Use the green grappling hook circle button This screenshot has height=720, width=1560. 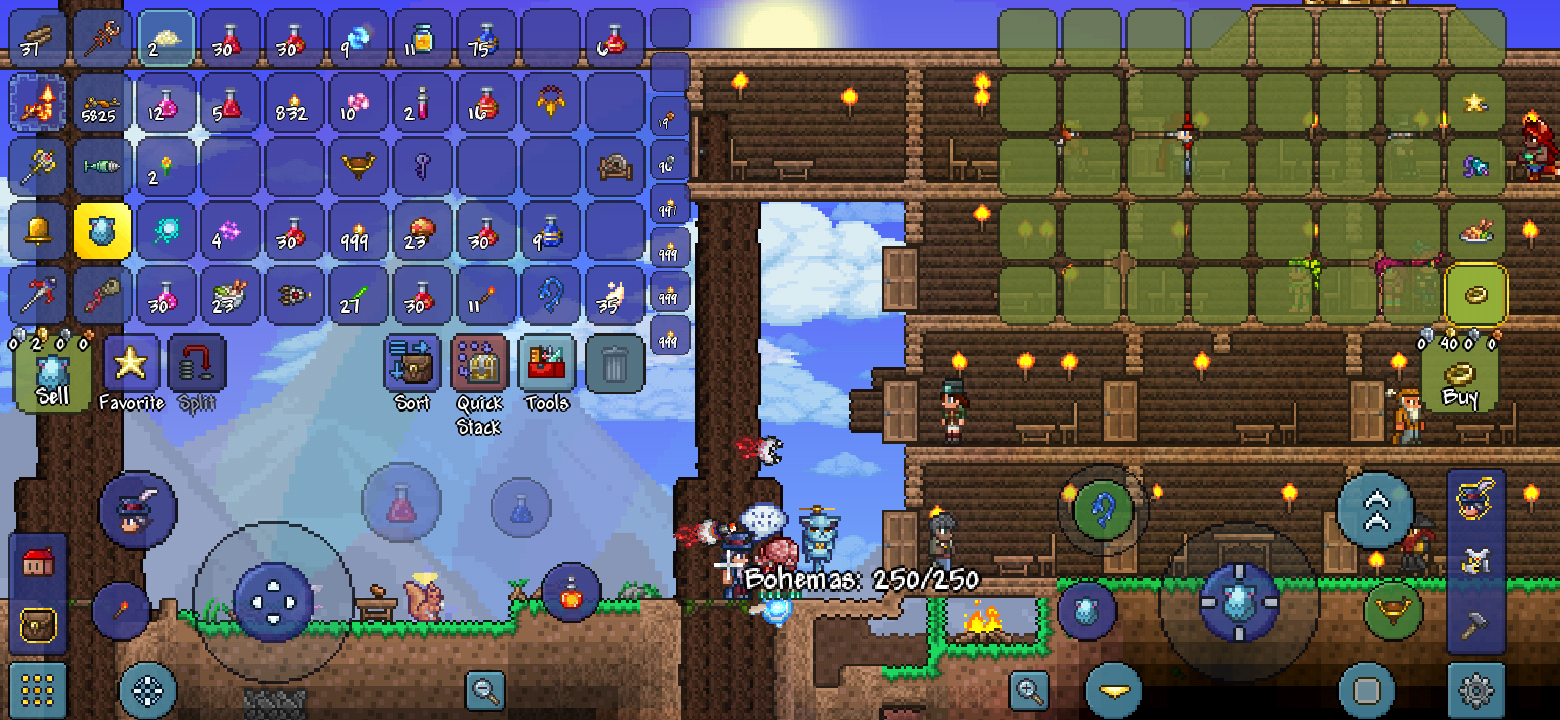coord(1104,510)
